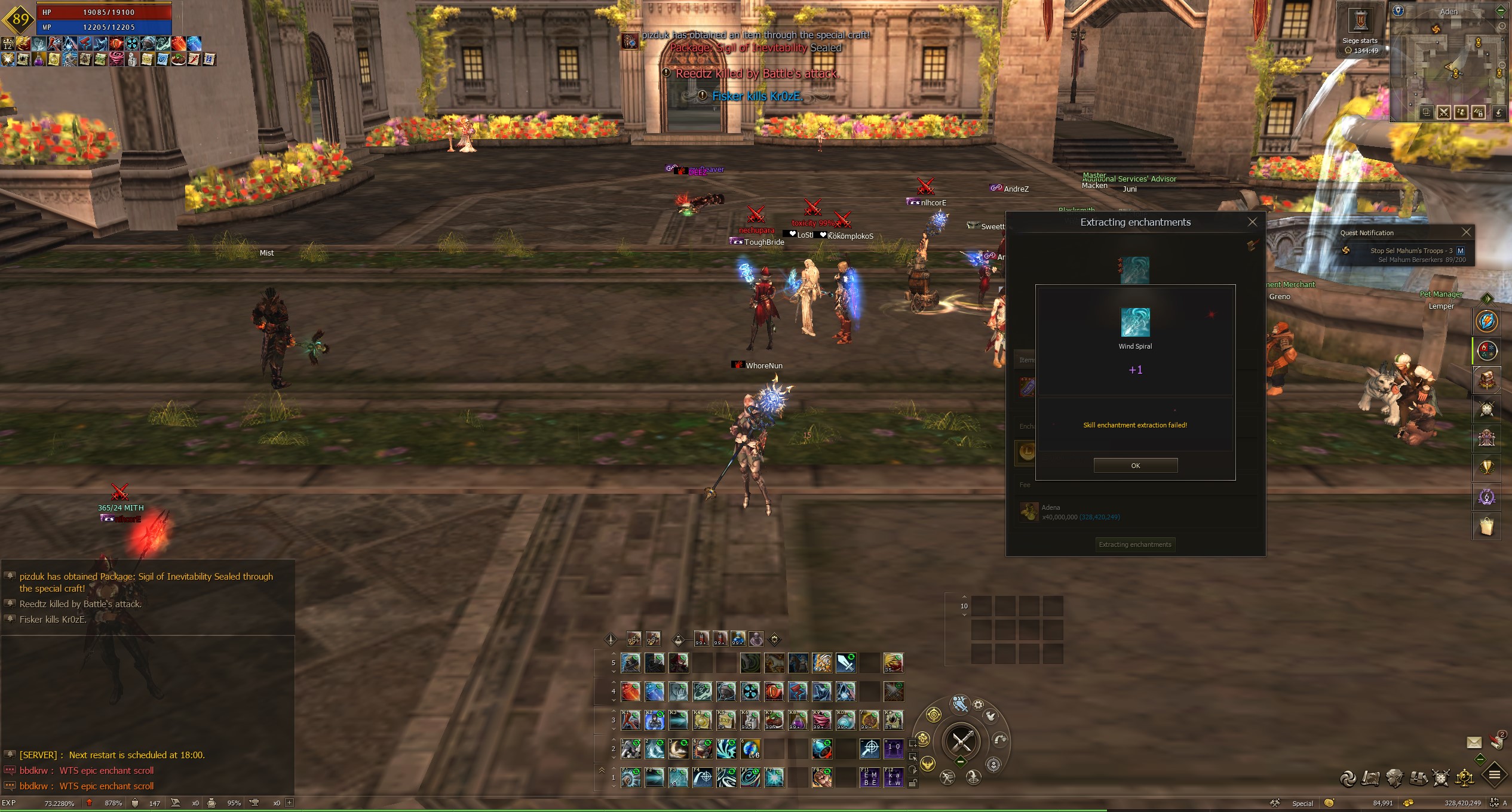1512x812 pixels.
Task: Close the Extracting enchantments window
Action: [x=1252, y=222]
